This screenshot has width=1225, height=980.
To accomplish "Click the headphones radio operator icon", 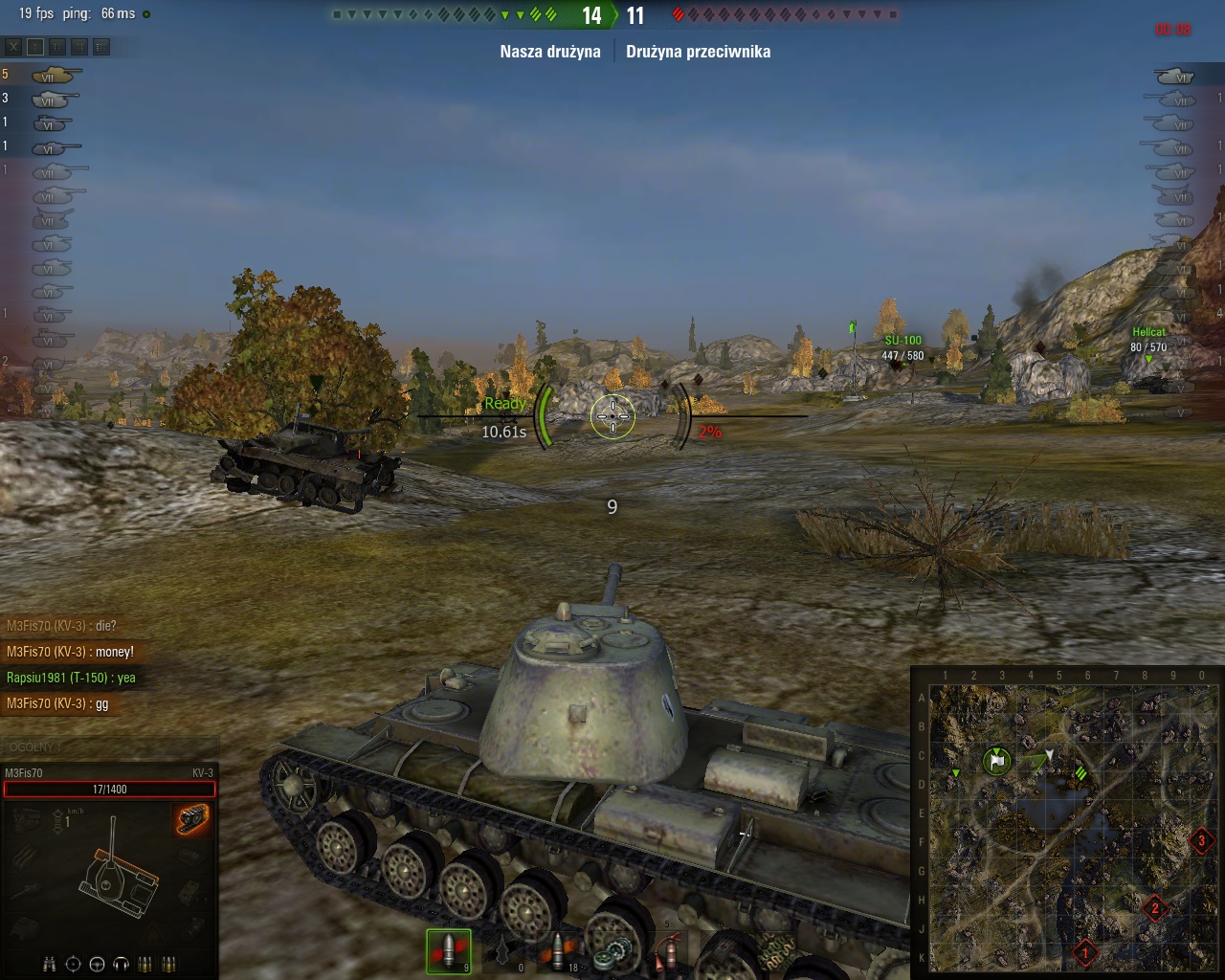I will point(121,964).
